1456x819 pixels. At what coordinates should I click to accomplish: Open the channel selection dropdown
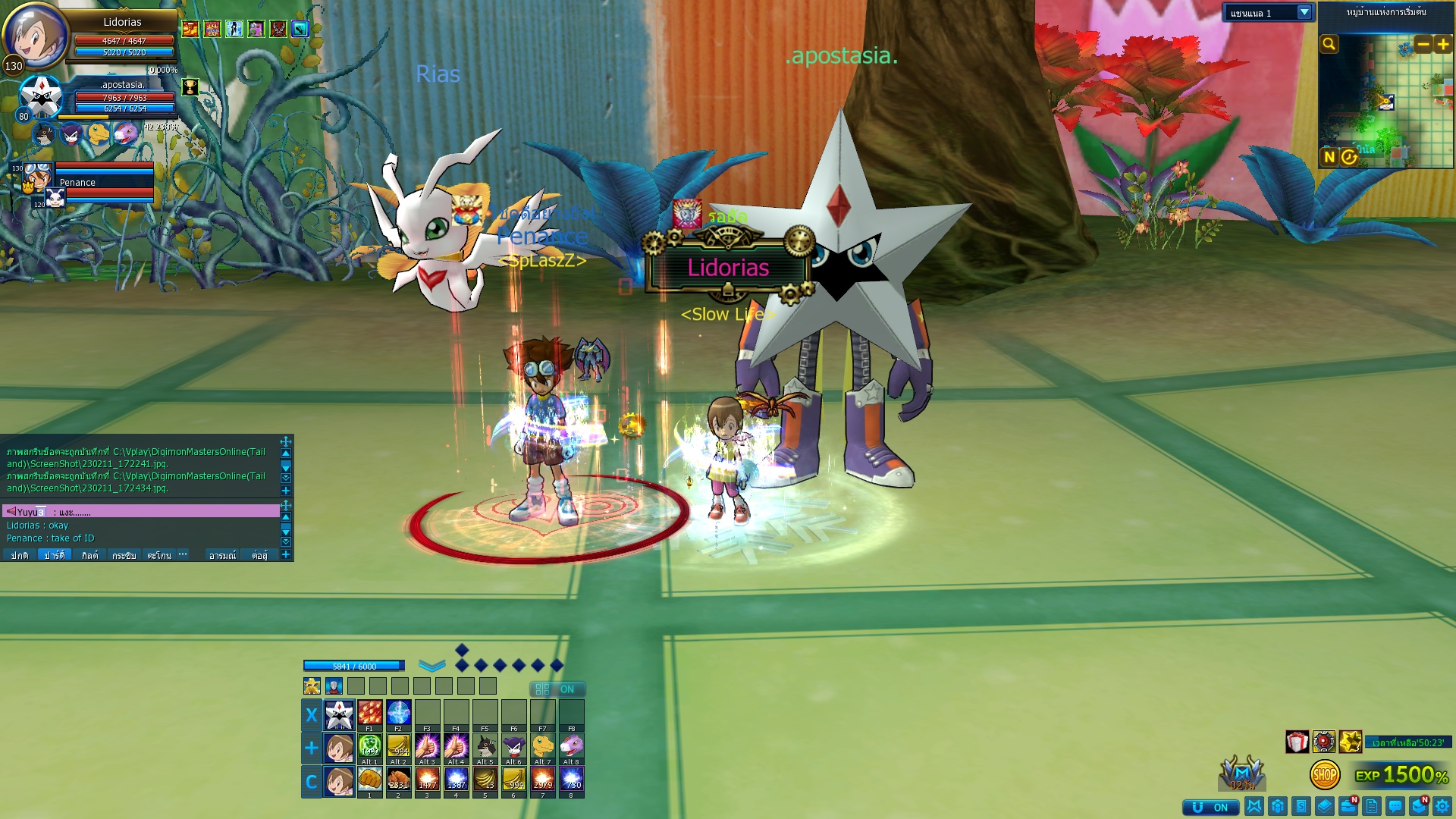(1304, 13)
